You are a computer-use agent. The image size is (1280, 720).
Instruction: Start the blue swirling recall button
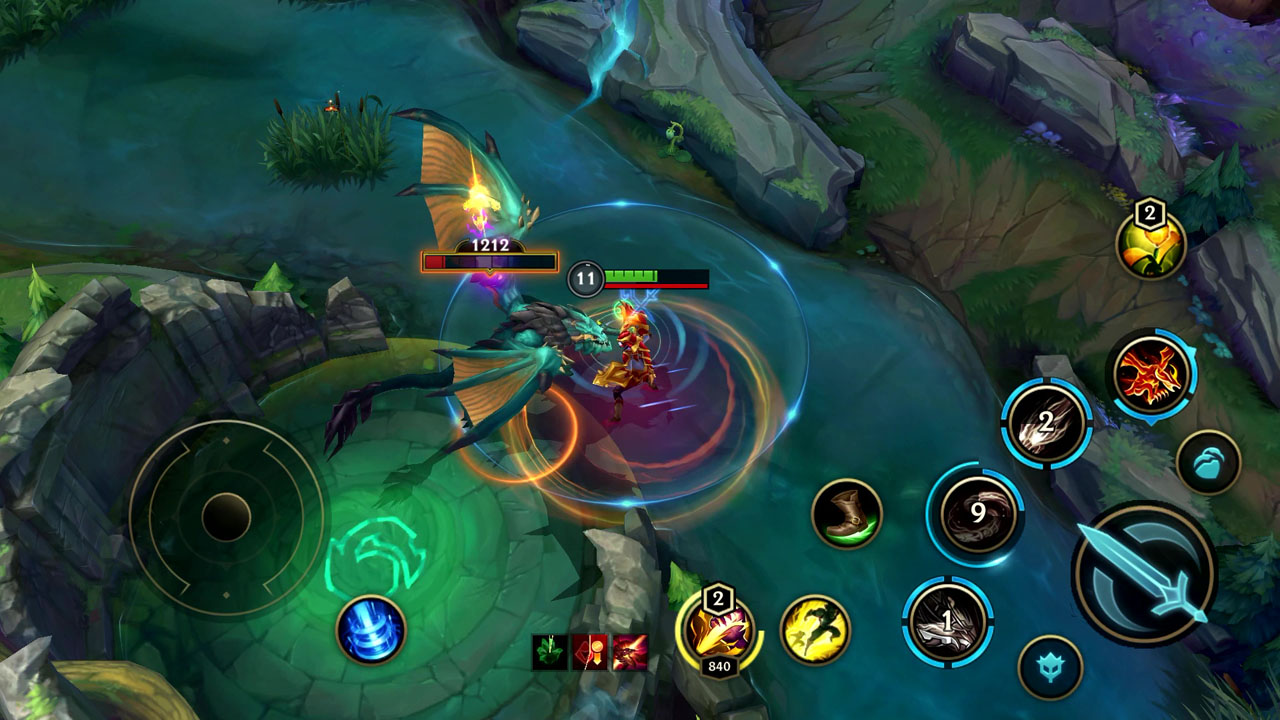(x=371, y=630)
